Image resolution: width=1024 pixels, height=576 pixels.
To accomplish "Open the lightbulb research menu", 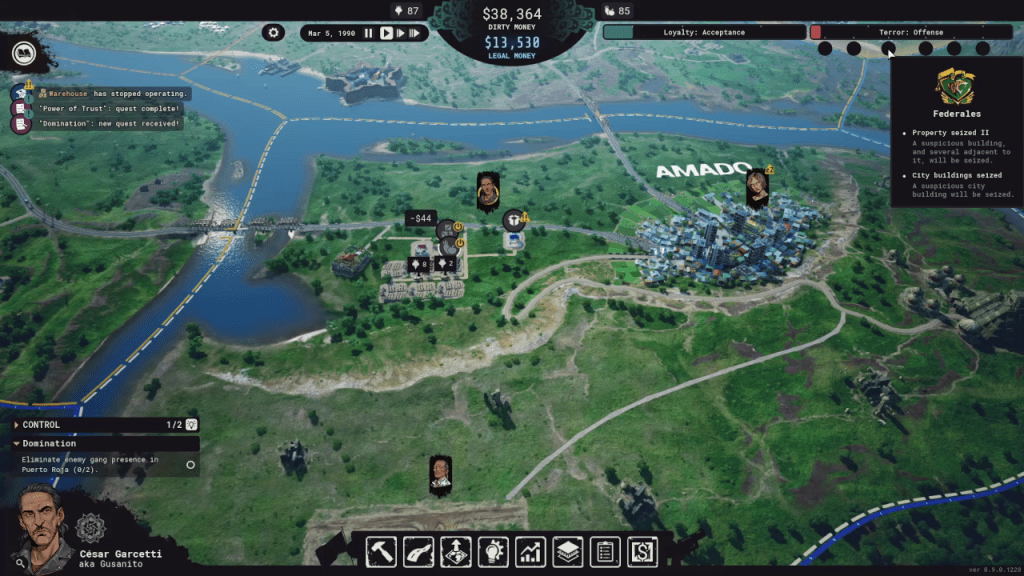I will (x=492, y=551).
